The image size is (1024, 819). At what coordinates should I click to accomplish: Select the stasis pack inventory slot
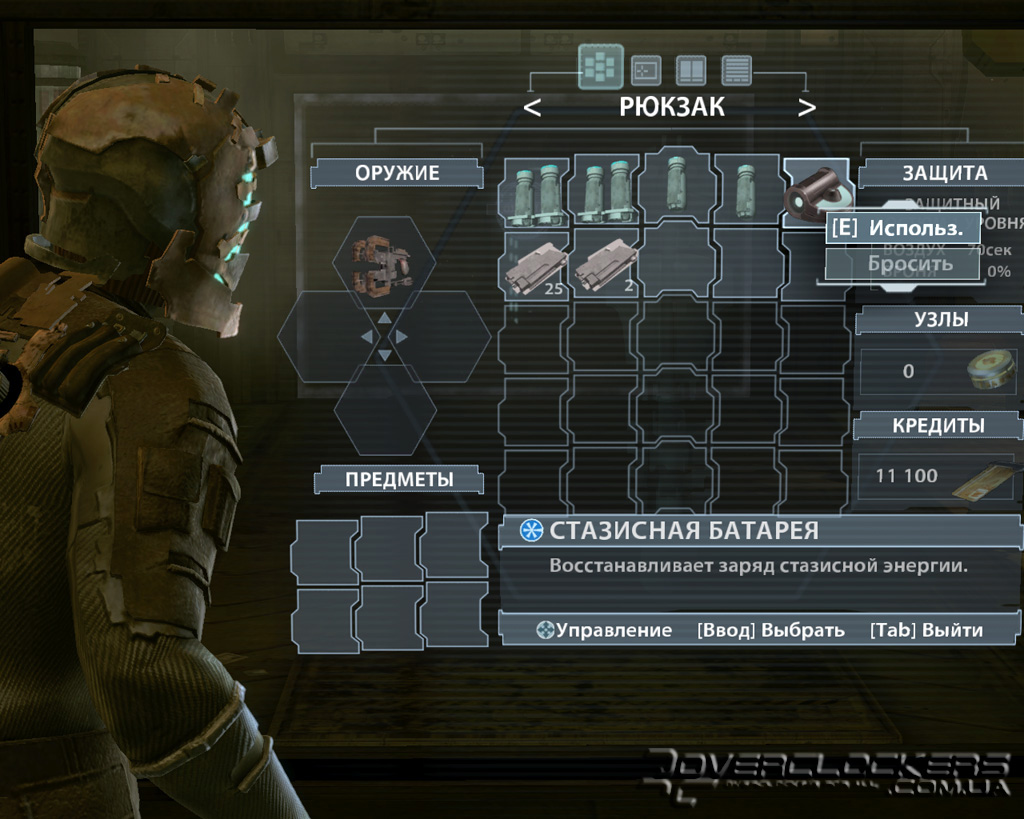812,190
